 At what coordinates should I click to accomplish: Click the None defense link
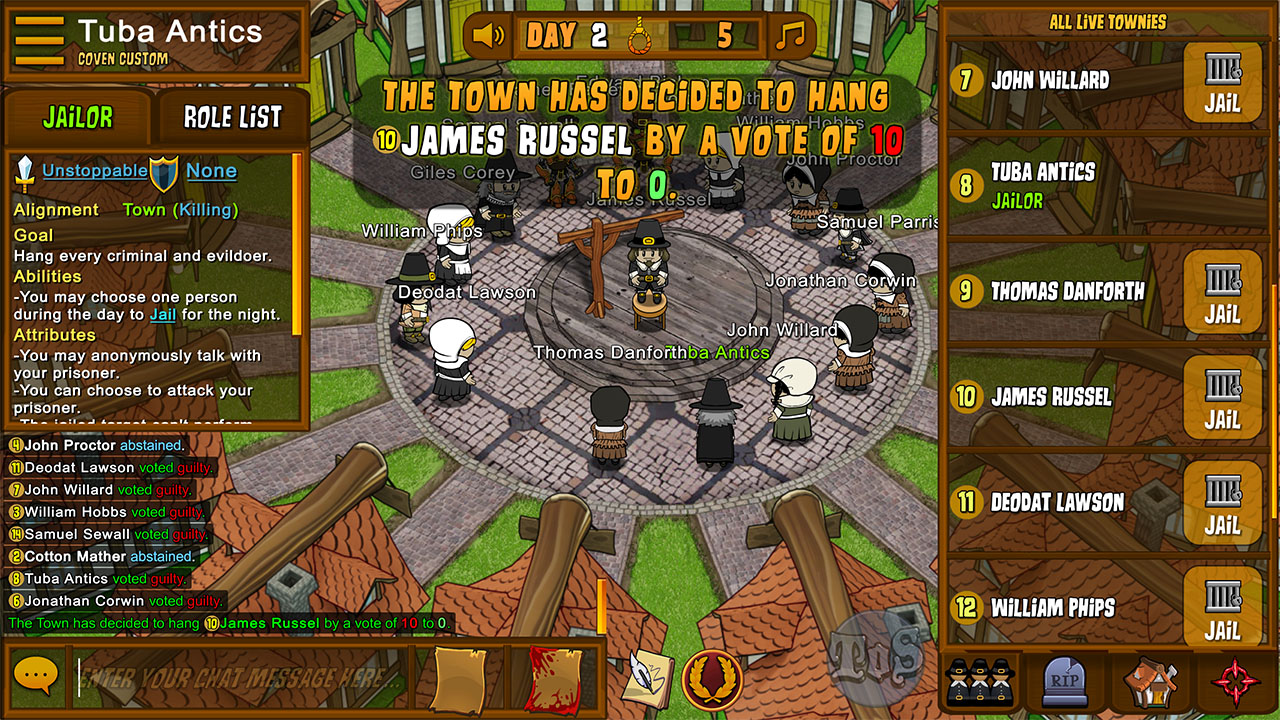click(211, 171)
